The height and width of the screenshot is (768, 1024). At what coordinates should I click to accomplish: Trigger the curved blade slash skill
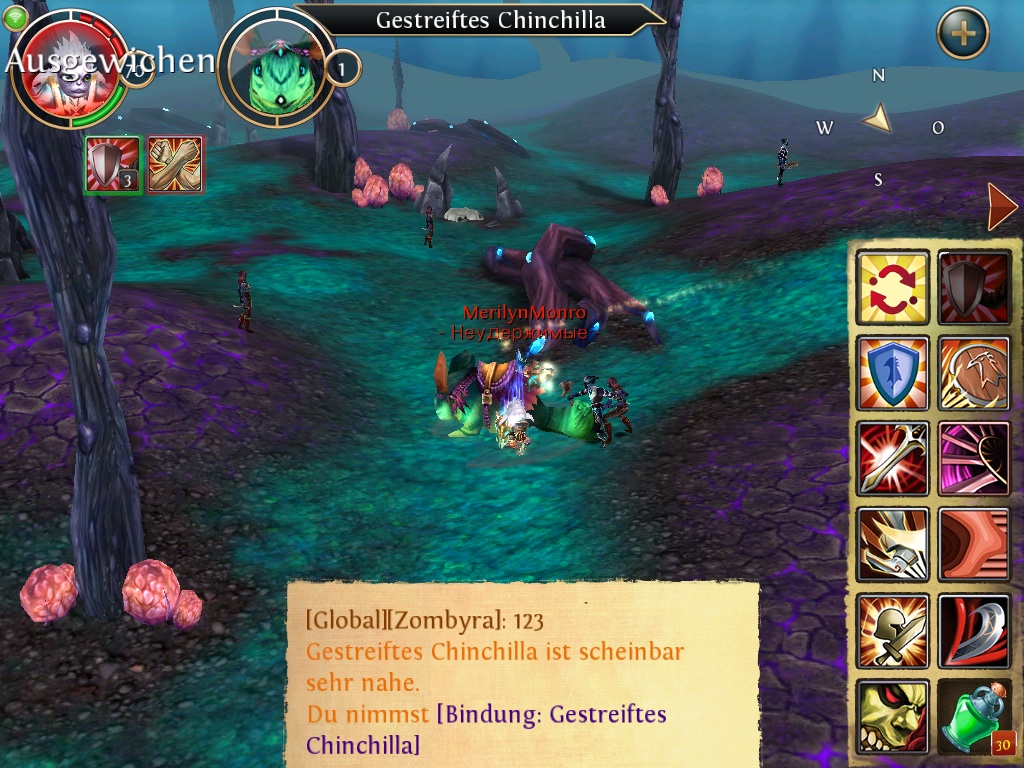(x=975, y=631)
